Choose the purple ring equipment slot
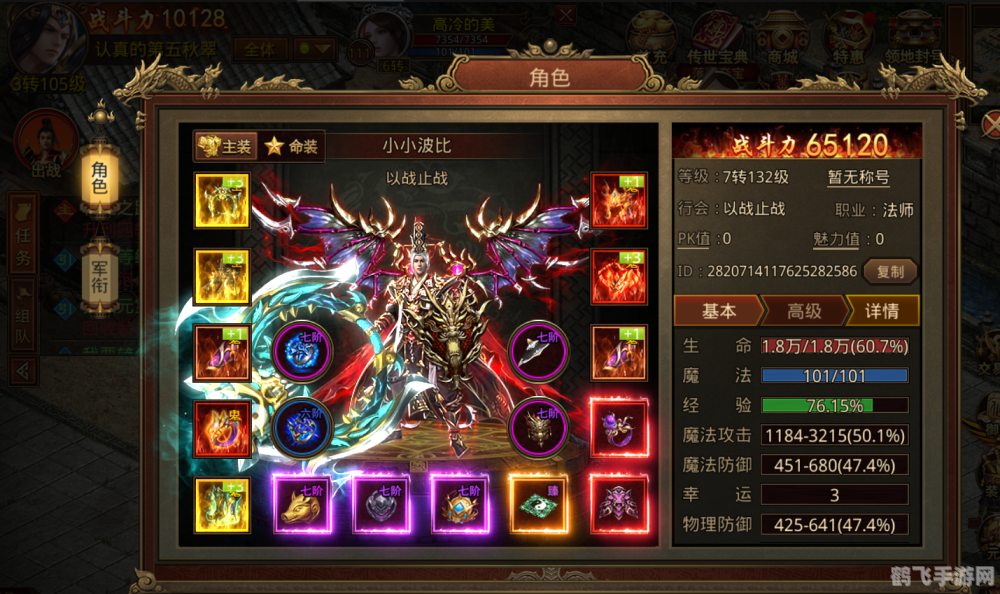The height and width of the screenshot is (594, 1000). [x=618, y=428]
